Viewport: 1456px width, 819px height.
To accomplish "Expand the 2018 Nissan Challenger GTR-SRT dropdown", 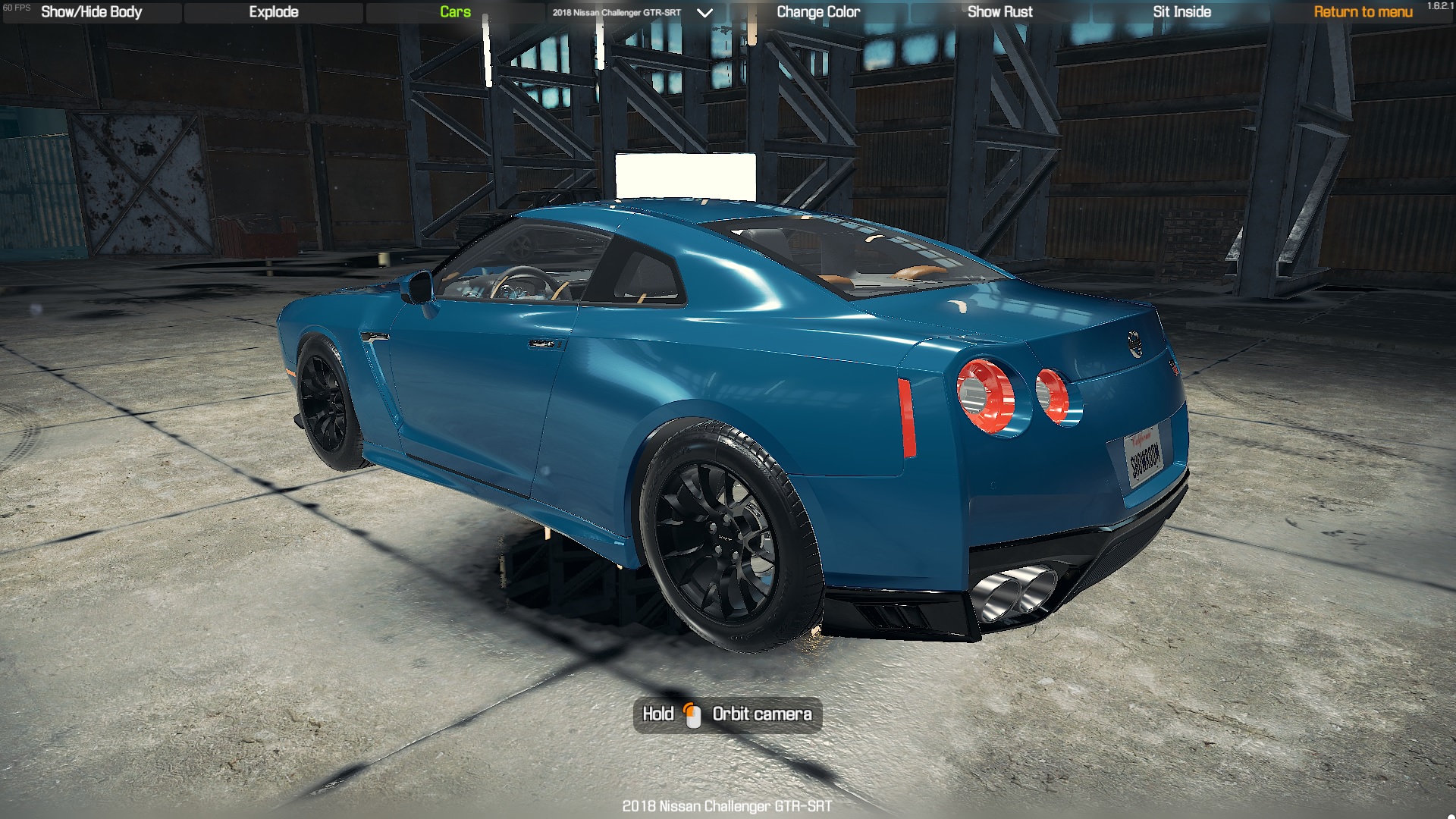I will tap(704, 13).
